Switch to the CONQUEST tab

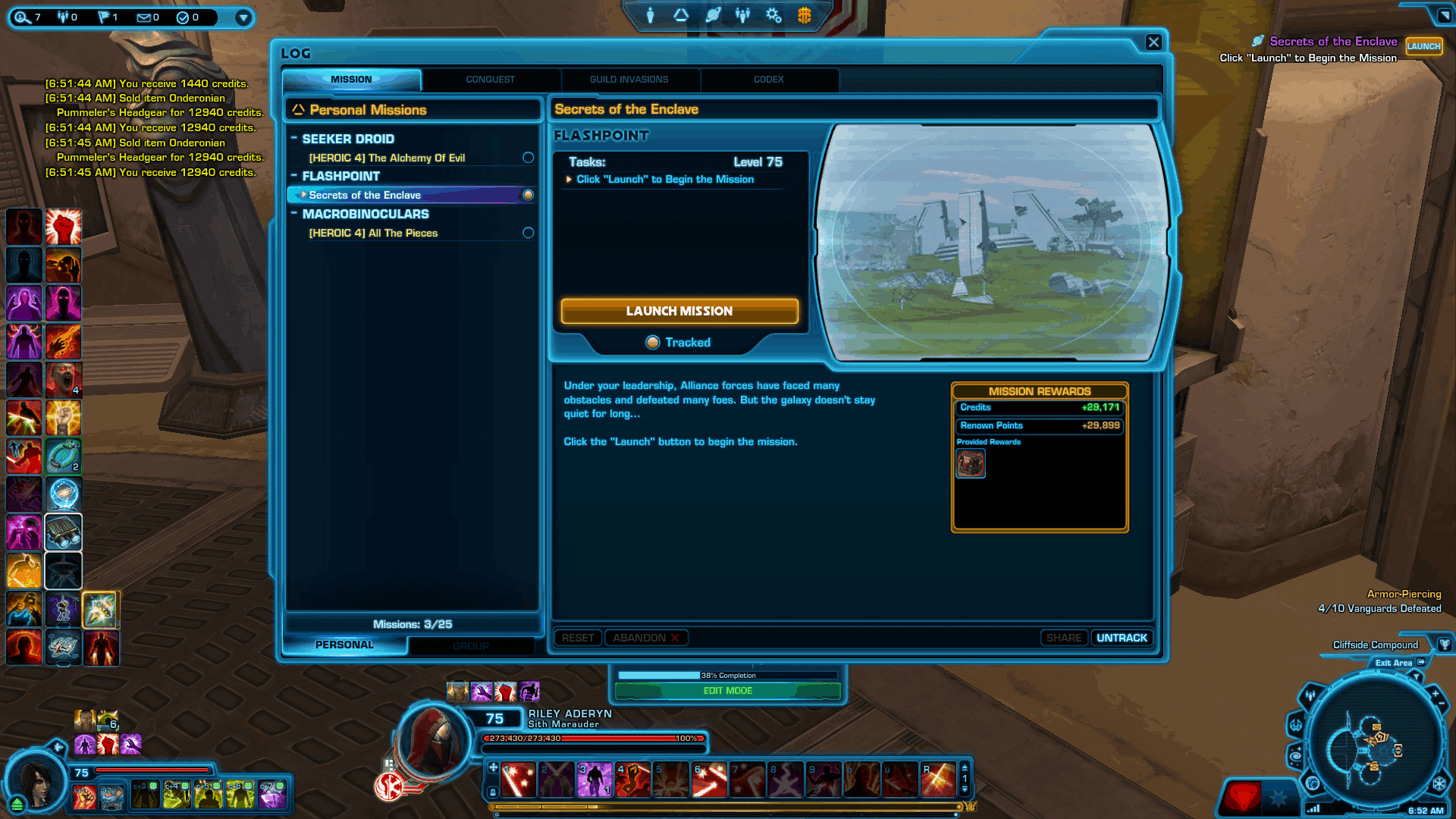pos(491,80)
